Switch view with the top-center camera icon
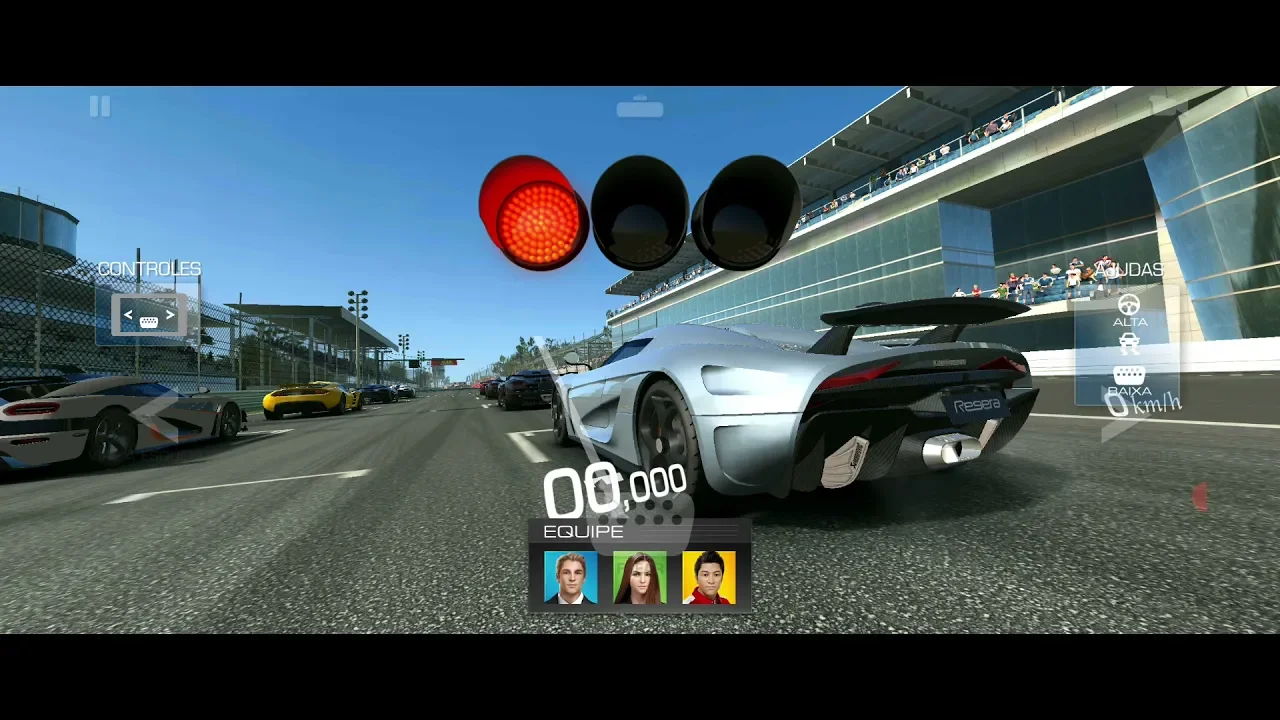Screen dimensions: 1280x720 coord(640,108)
